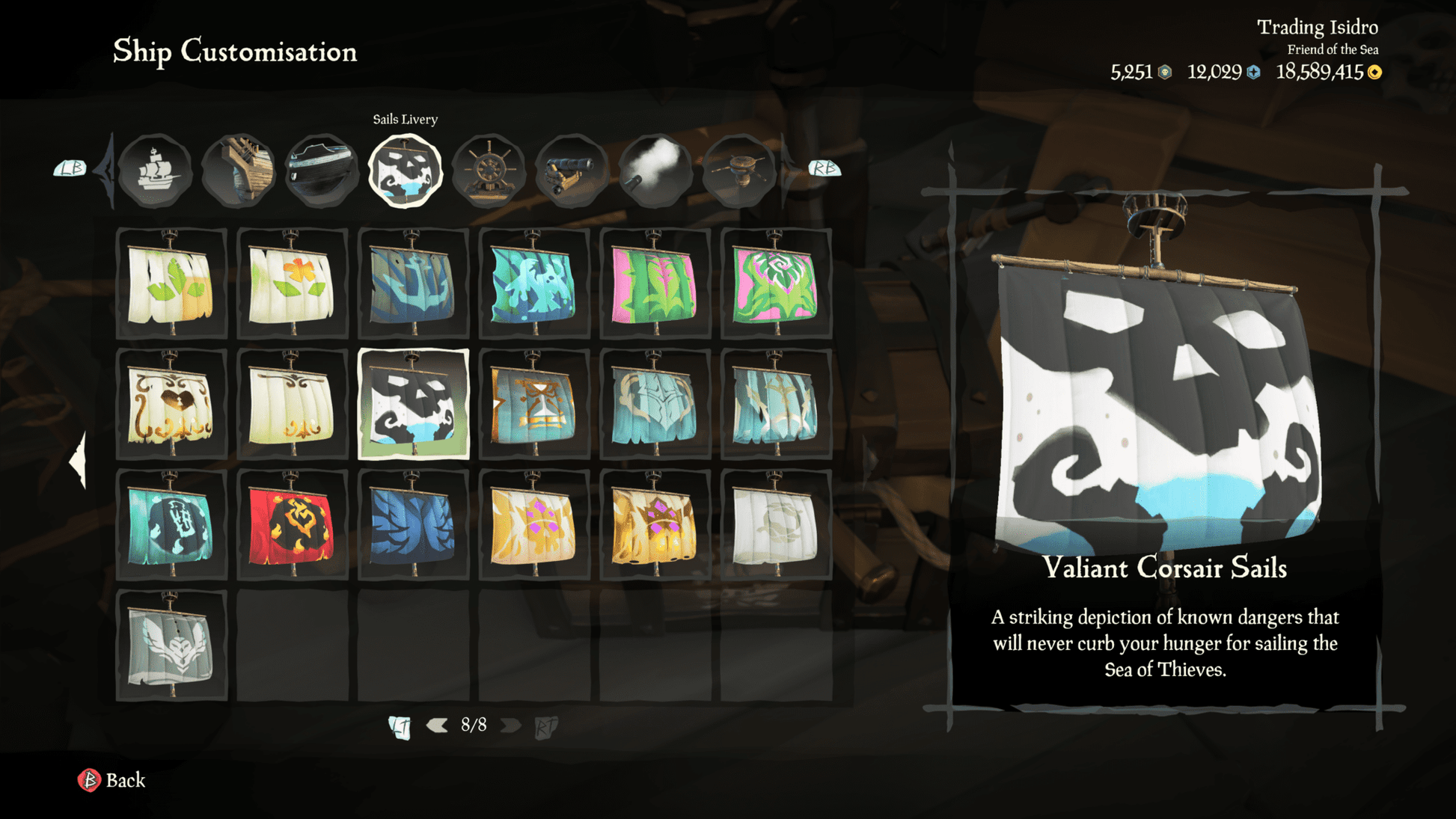Image resolution: width=1456 pixels, height=819 pixels.
Task: Choose the teal sail with bird emblem
Action: coord(534,284)
